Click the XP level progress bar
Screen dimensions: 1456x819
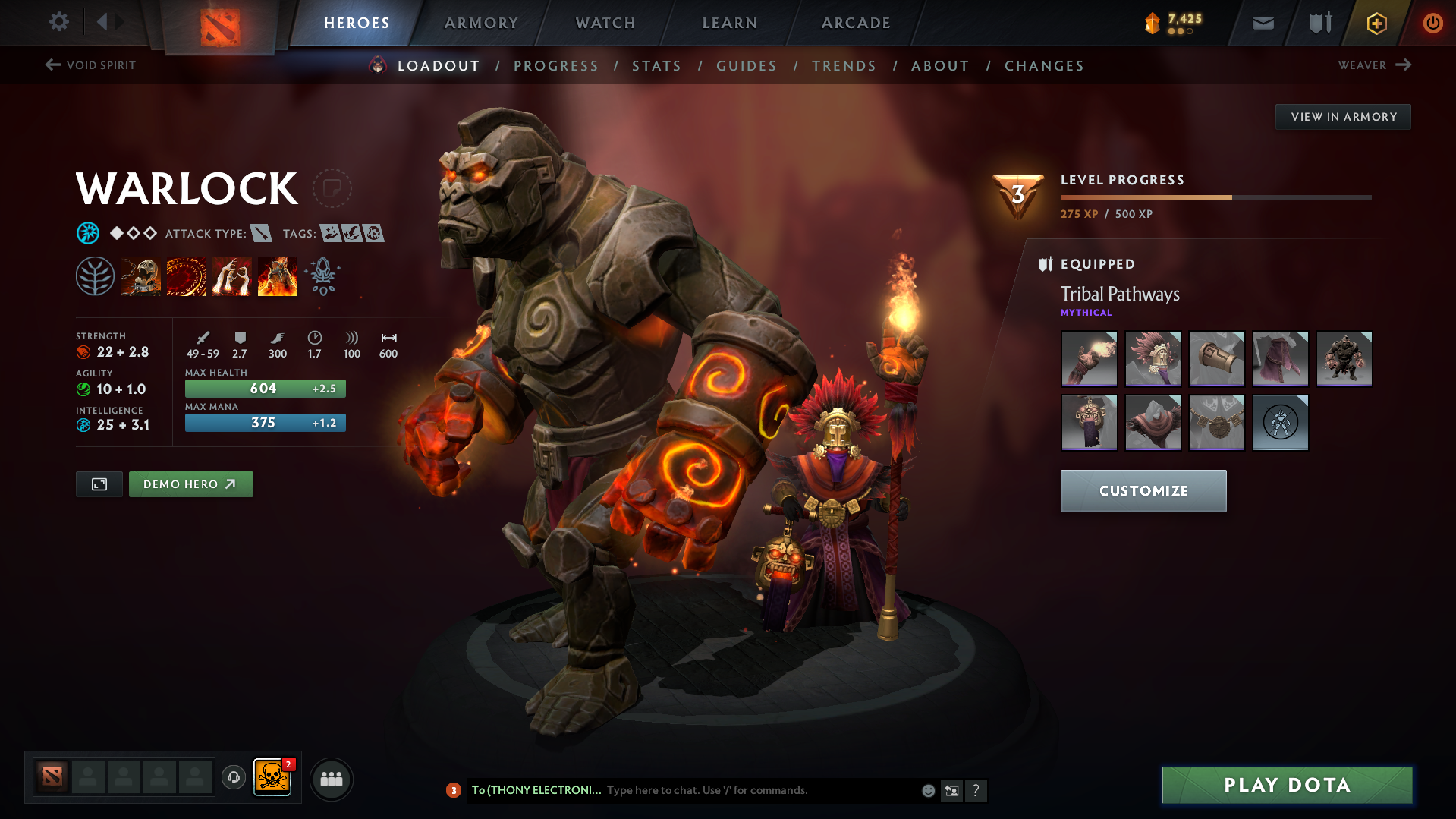[x=1214, y=198]
